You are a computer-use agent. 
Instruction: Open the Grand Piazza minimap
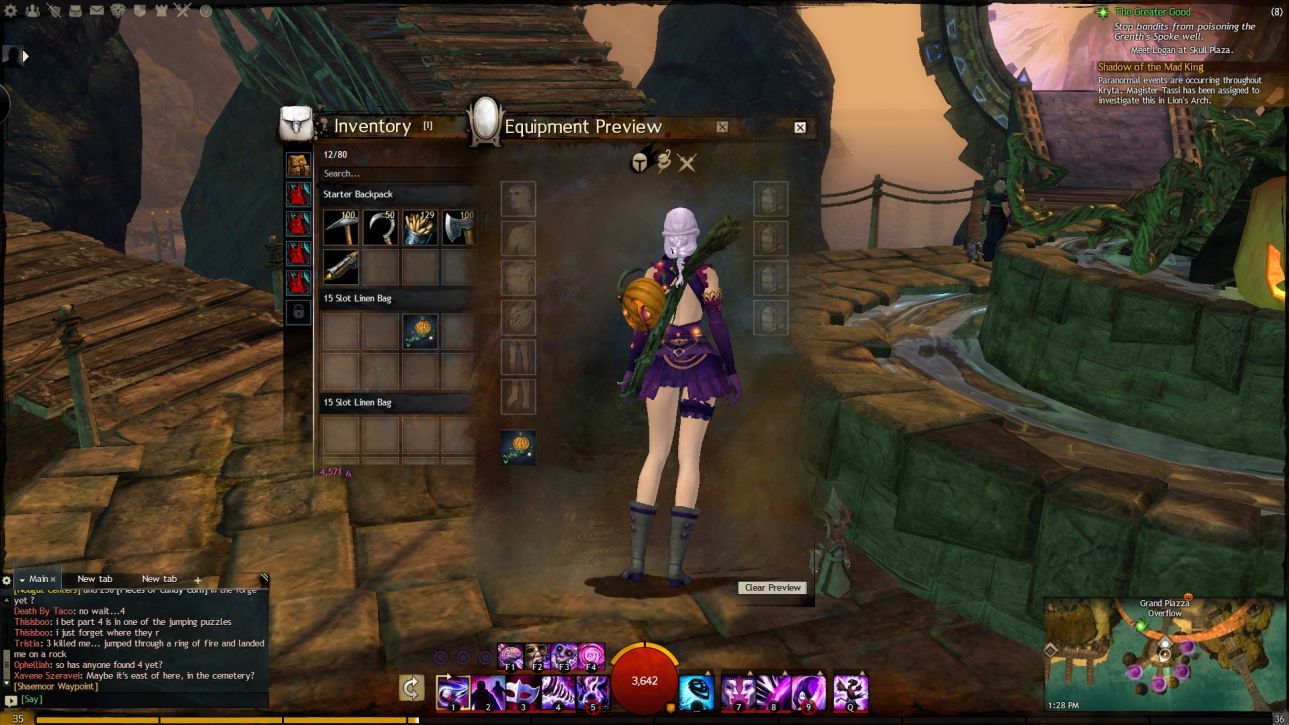click(1164, 655)
